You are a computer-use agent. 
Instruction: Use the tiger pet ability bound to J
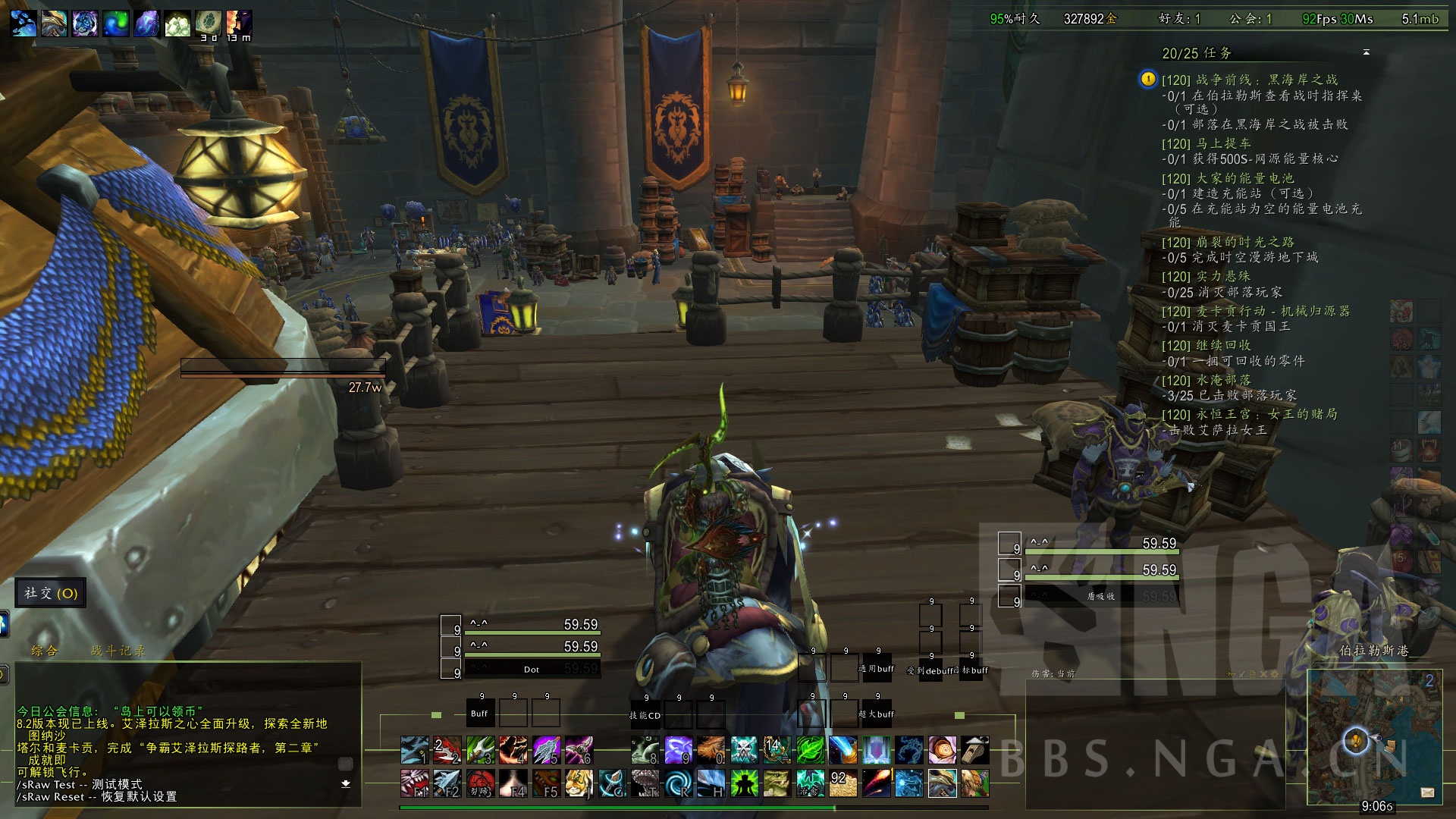(x=579, y=783)
